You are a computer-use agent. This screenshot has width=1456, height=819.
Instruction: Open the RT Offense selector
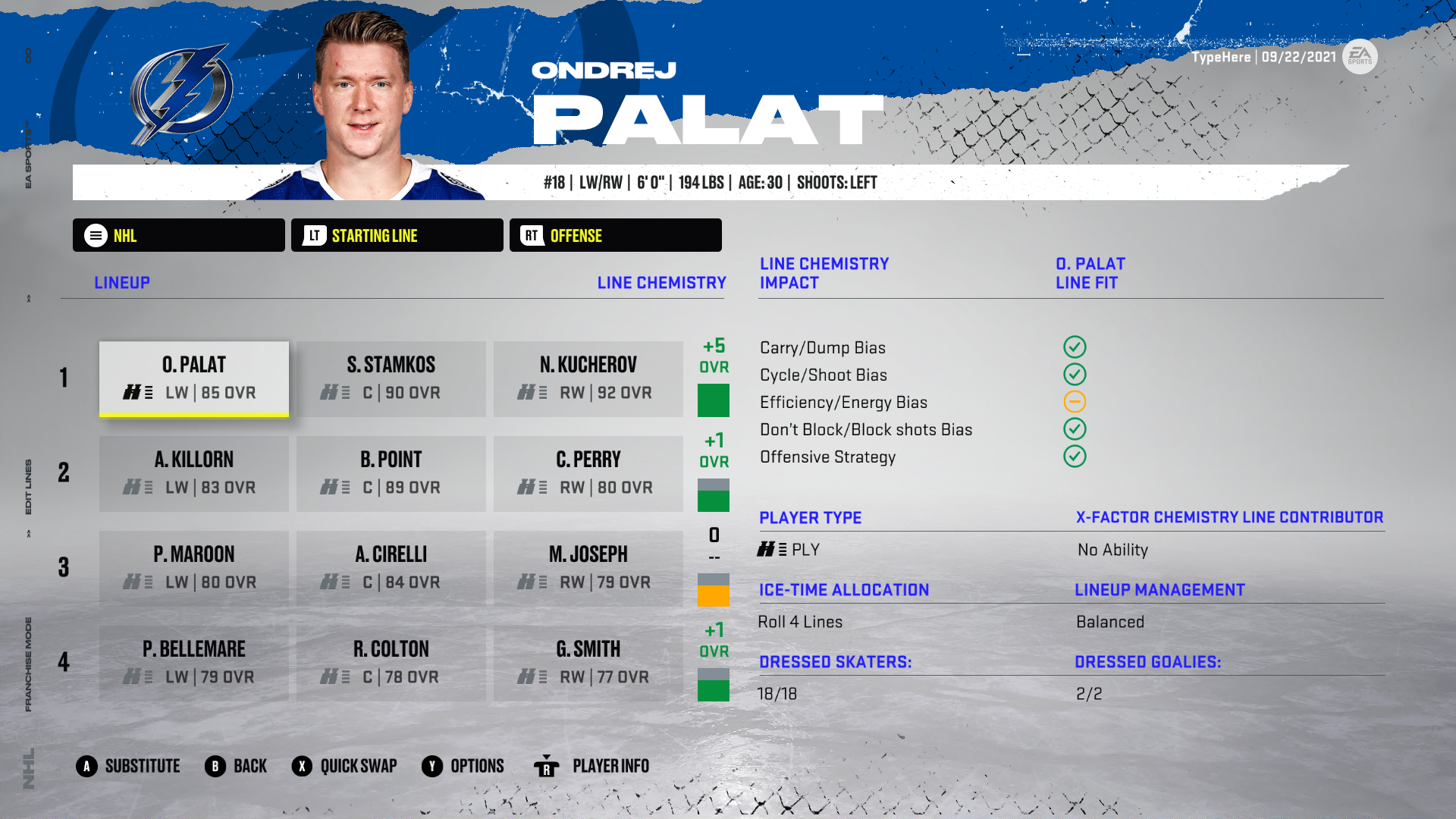click(x=615, y=235)
